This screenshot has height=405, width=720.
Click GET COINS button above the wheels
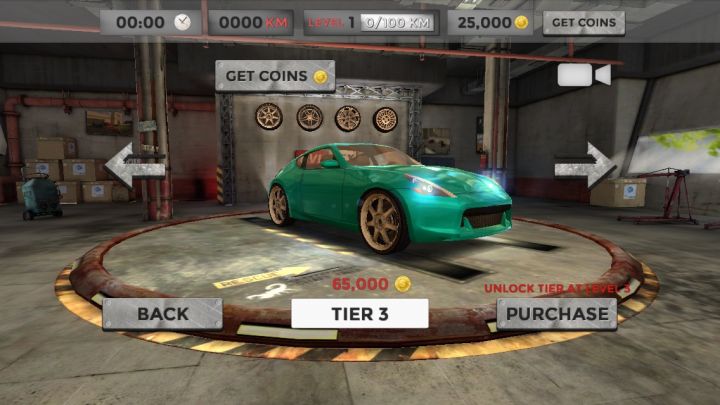[274, 76]
